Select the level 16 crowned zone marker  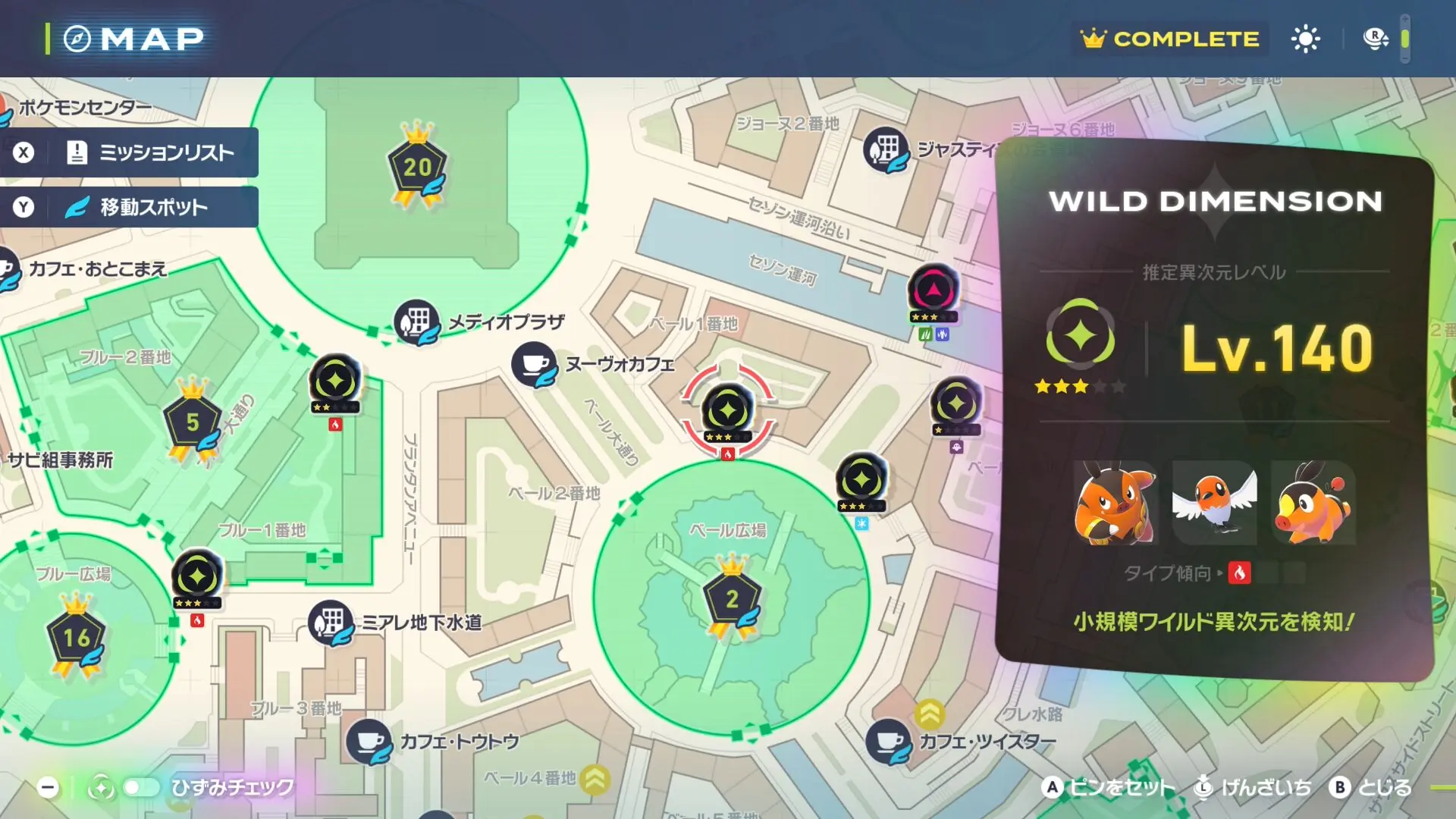(76, 638)
